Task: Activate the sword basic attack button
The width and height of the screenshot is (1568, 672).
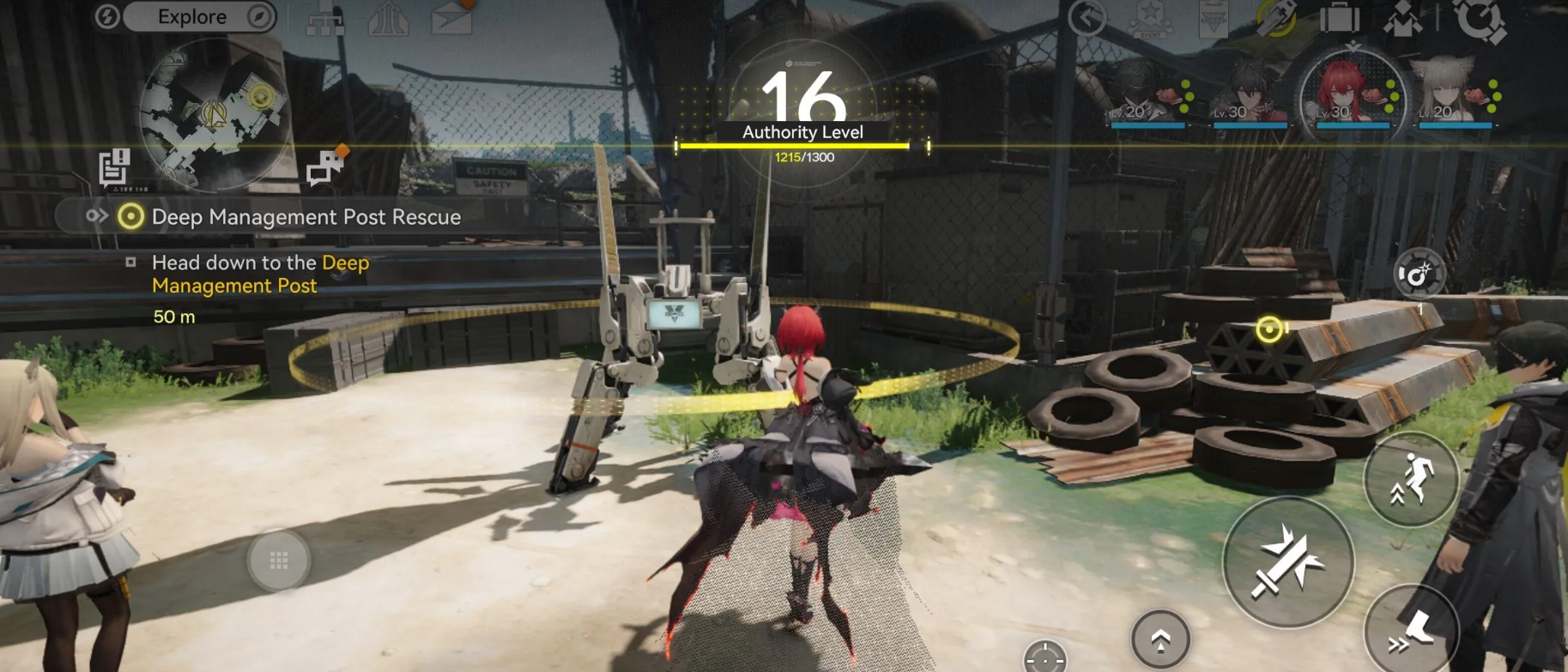Action: (x=1287, y=562)
